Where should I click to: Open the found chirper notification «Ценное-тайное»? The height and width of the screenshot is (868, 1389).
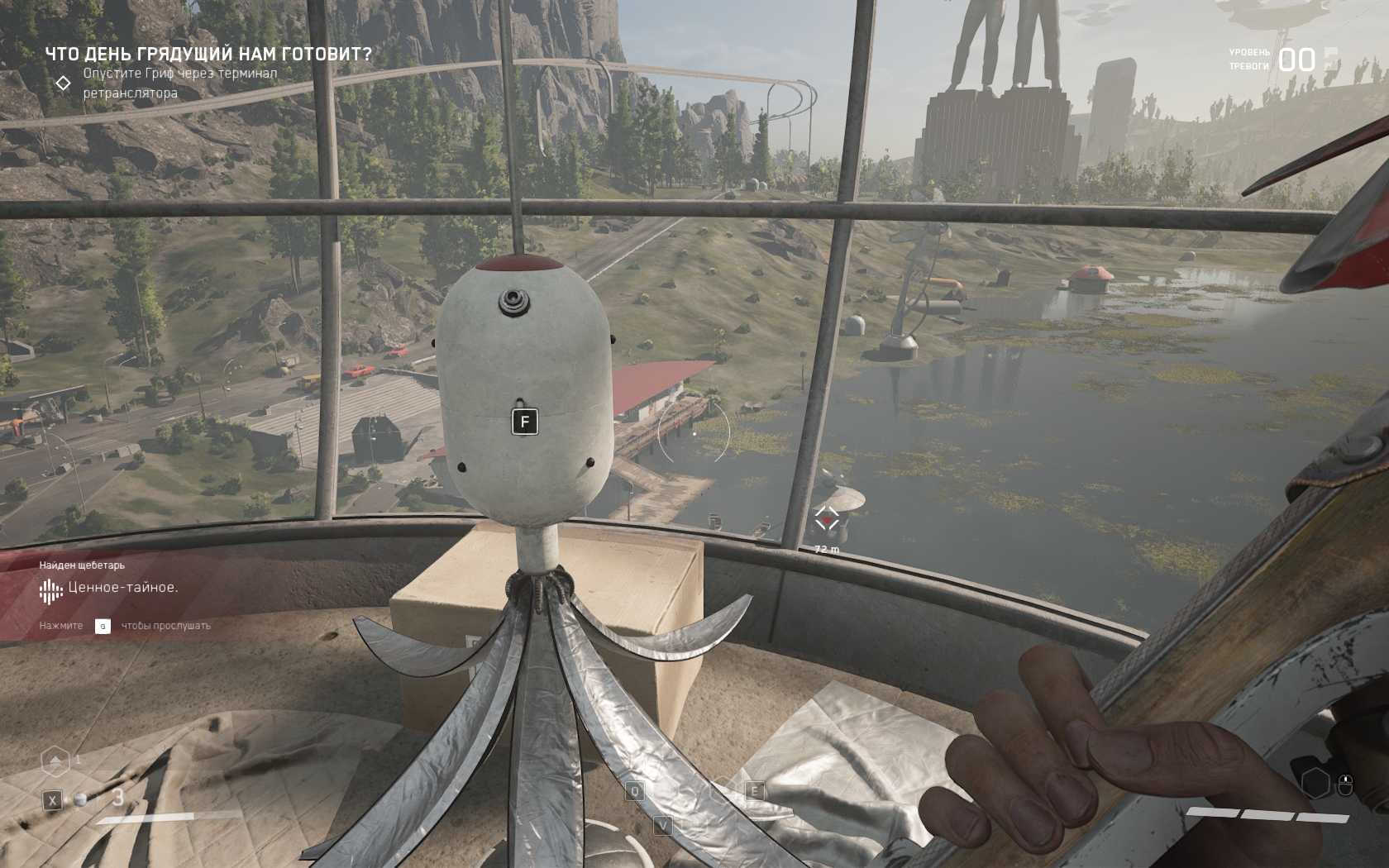point(122,588)
